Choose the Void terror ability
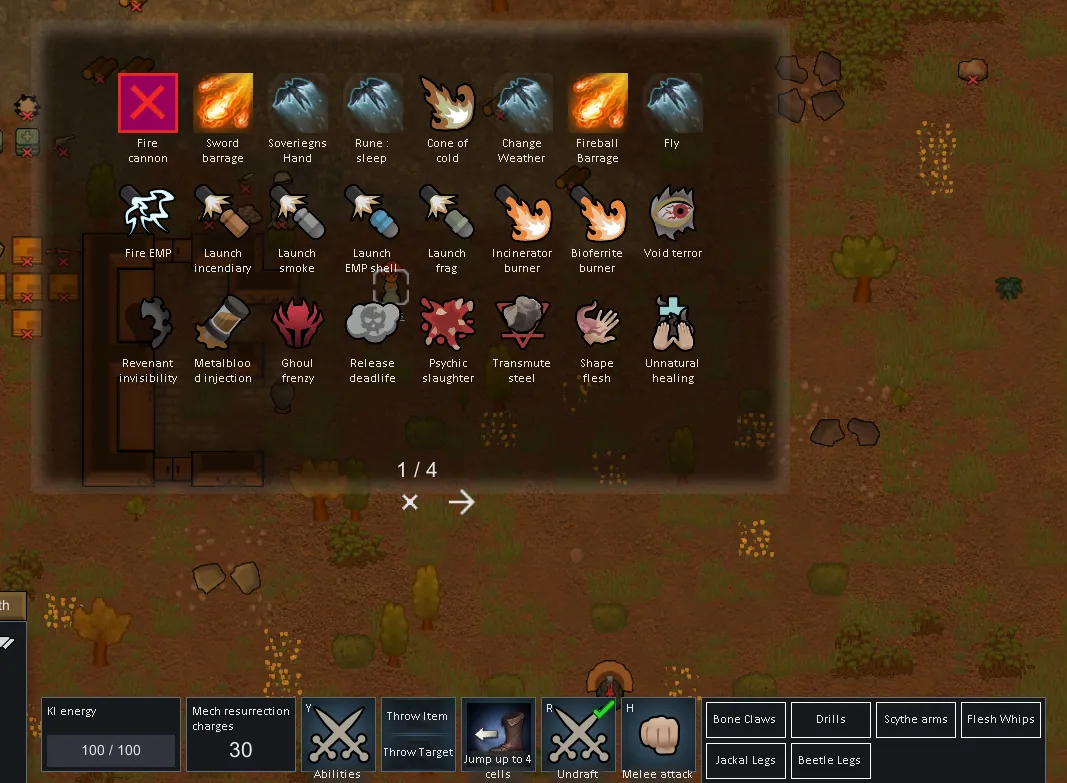 tap(672, 213)
